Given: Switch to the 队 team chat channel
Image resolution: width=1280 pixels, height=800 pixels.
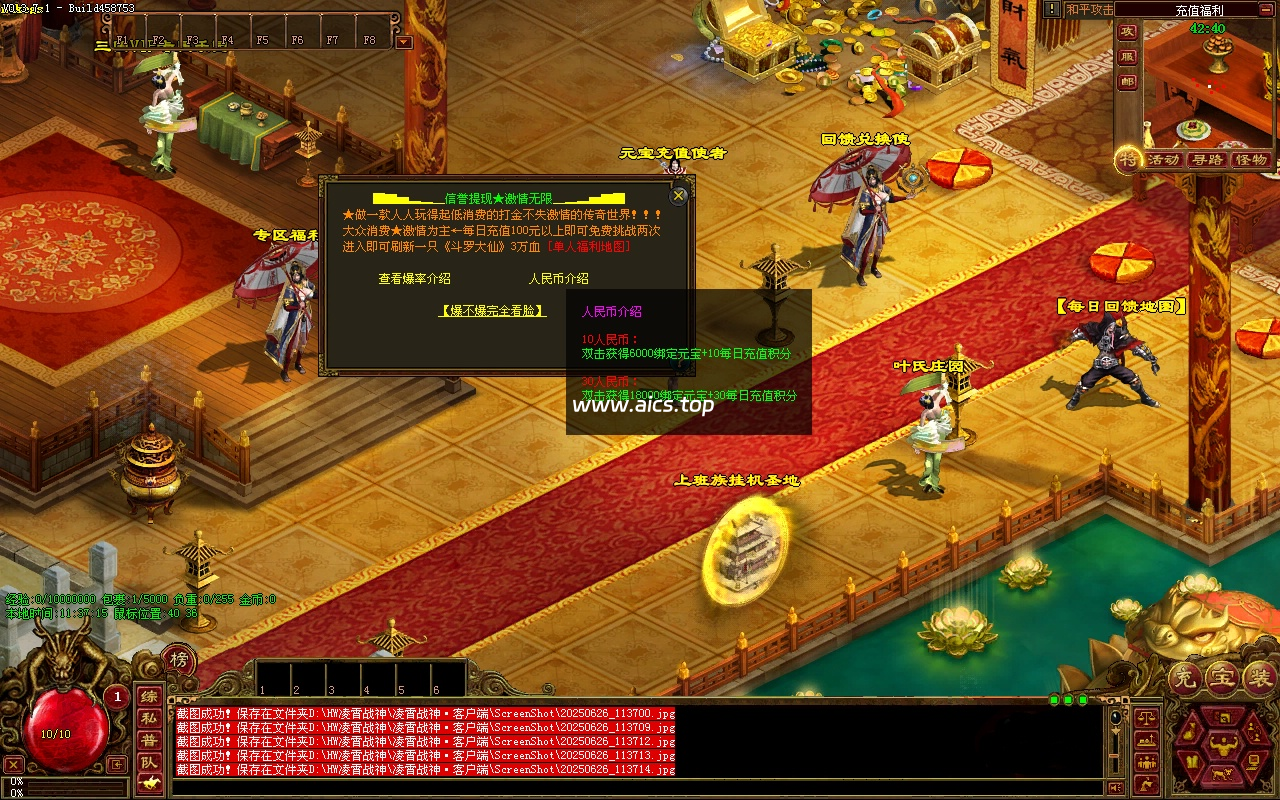Looking at the screenshot, I should [148, 762].
